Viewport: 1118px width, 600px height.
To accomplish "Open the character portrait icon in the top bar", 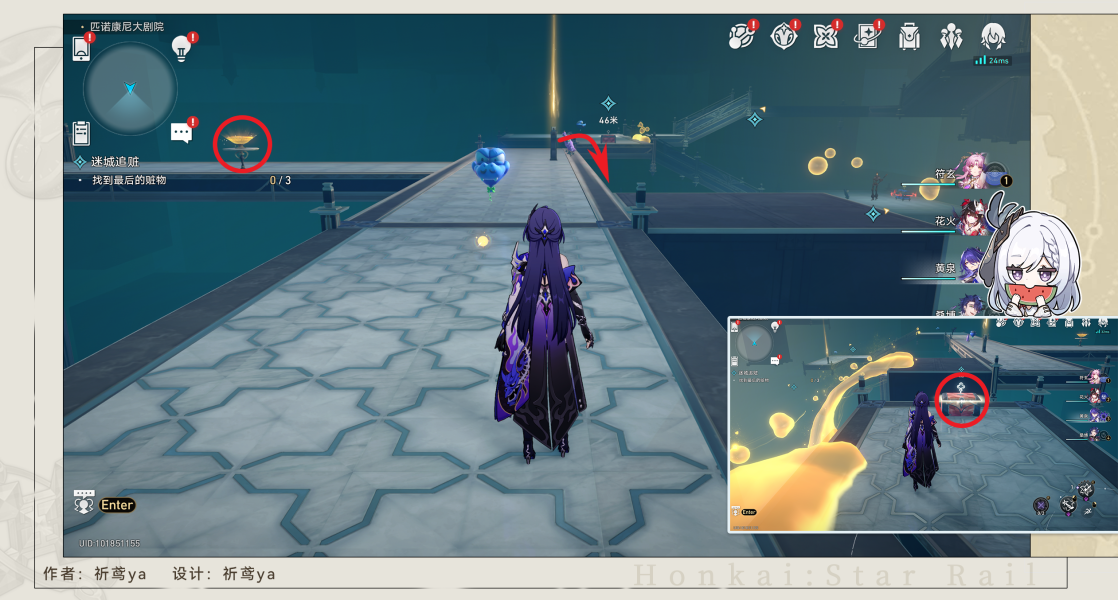I will (x=992, y=37).
